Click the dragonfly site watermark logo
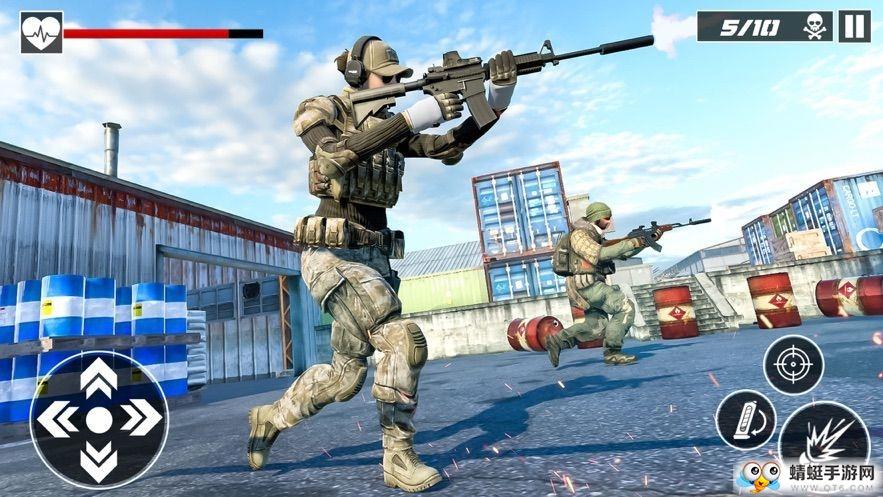The height and width of the screenshot is (497, 883). pos(758,474)
